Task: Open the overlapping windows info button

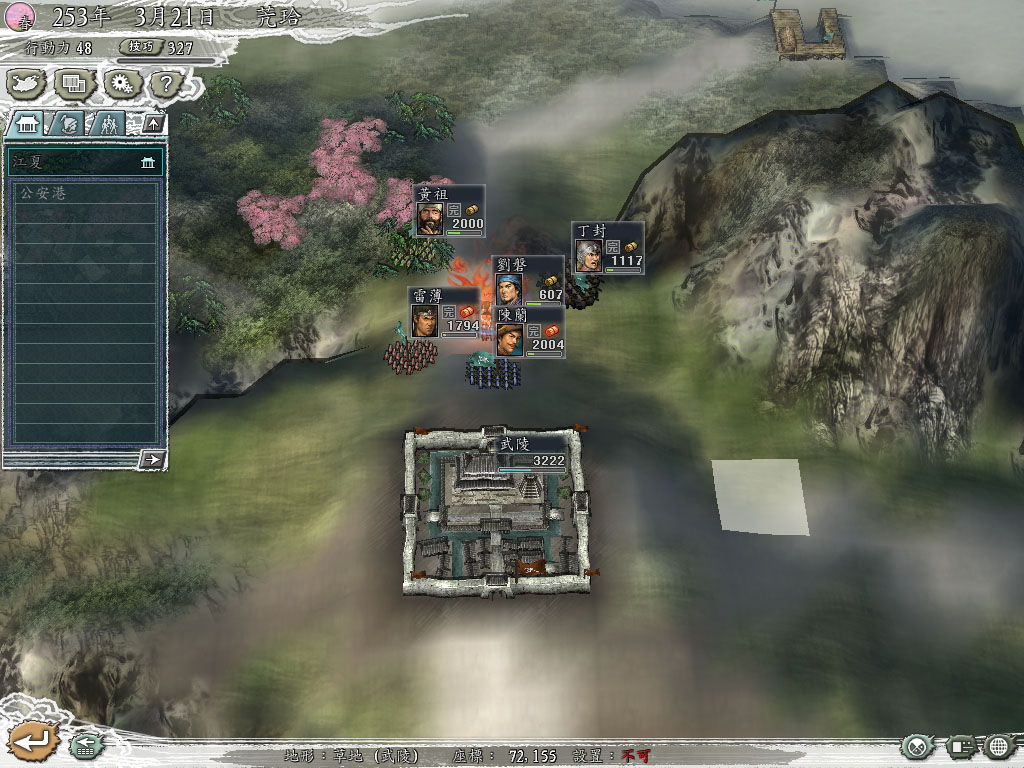Action: click(x=74, y=84)
